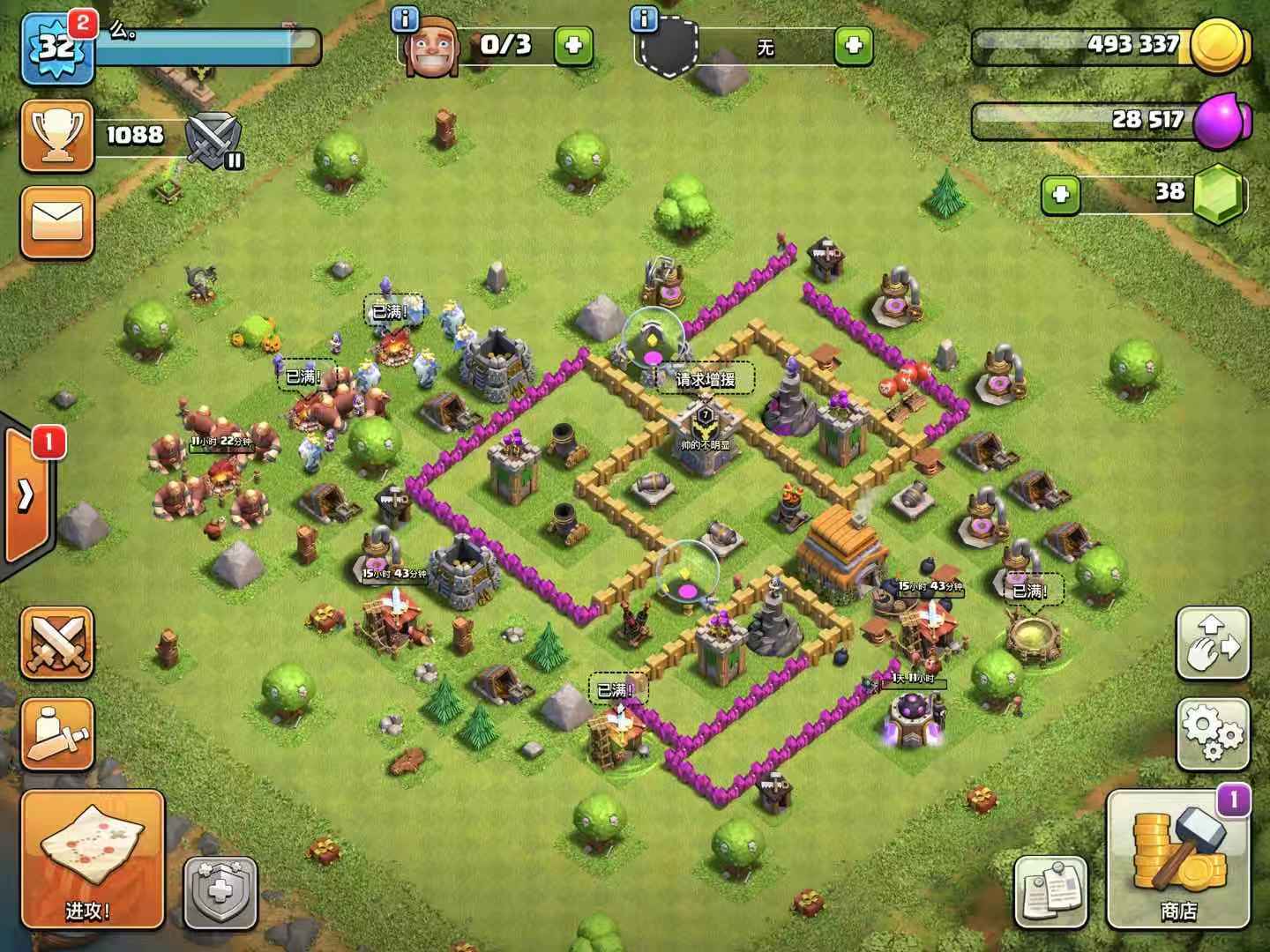Add a builder with the green plus
Viewport: 1270px width, 952px height.
coord(573,45)
